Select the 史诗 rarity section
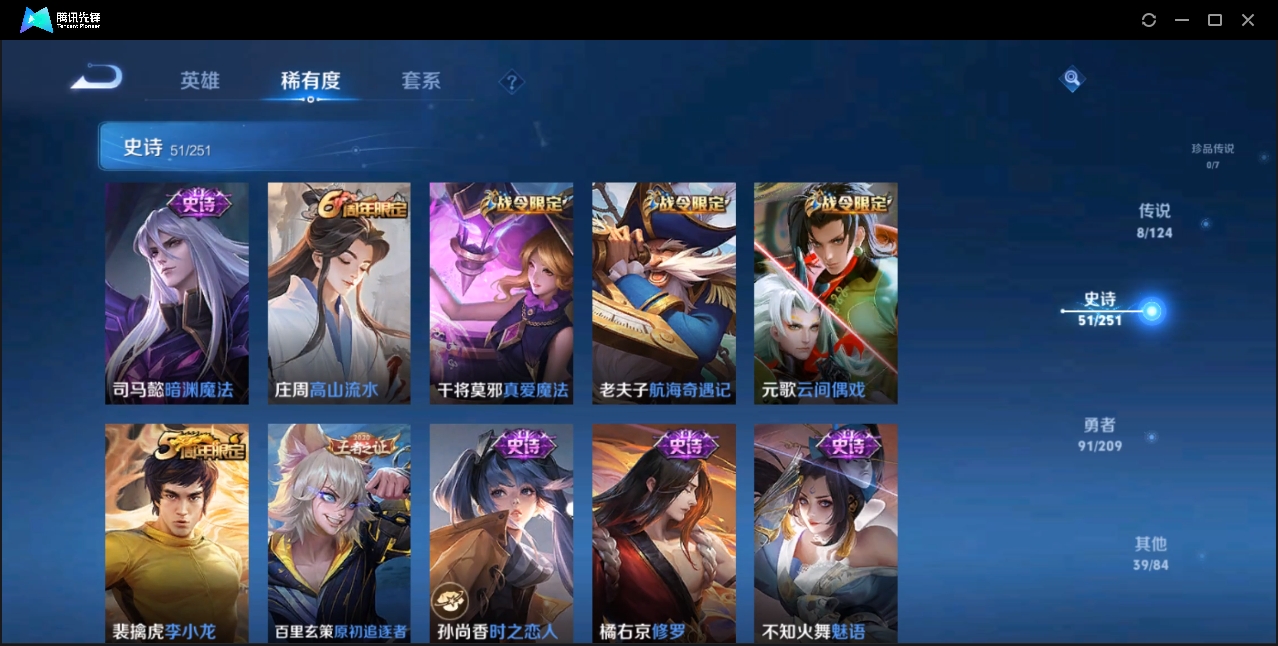1278x646 pixels. 1100,308
